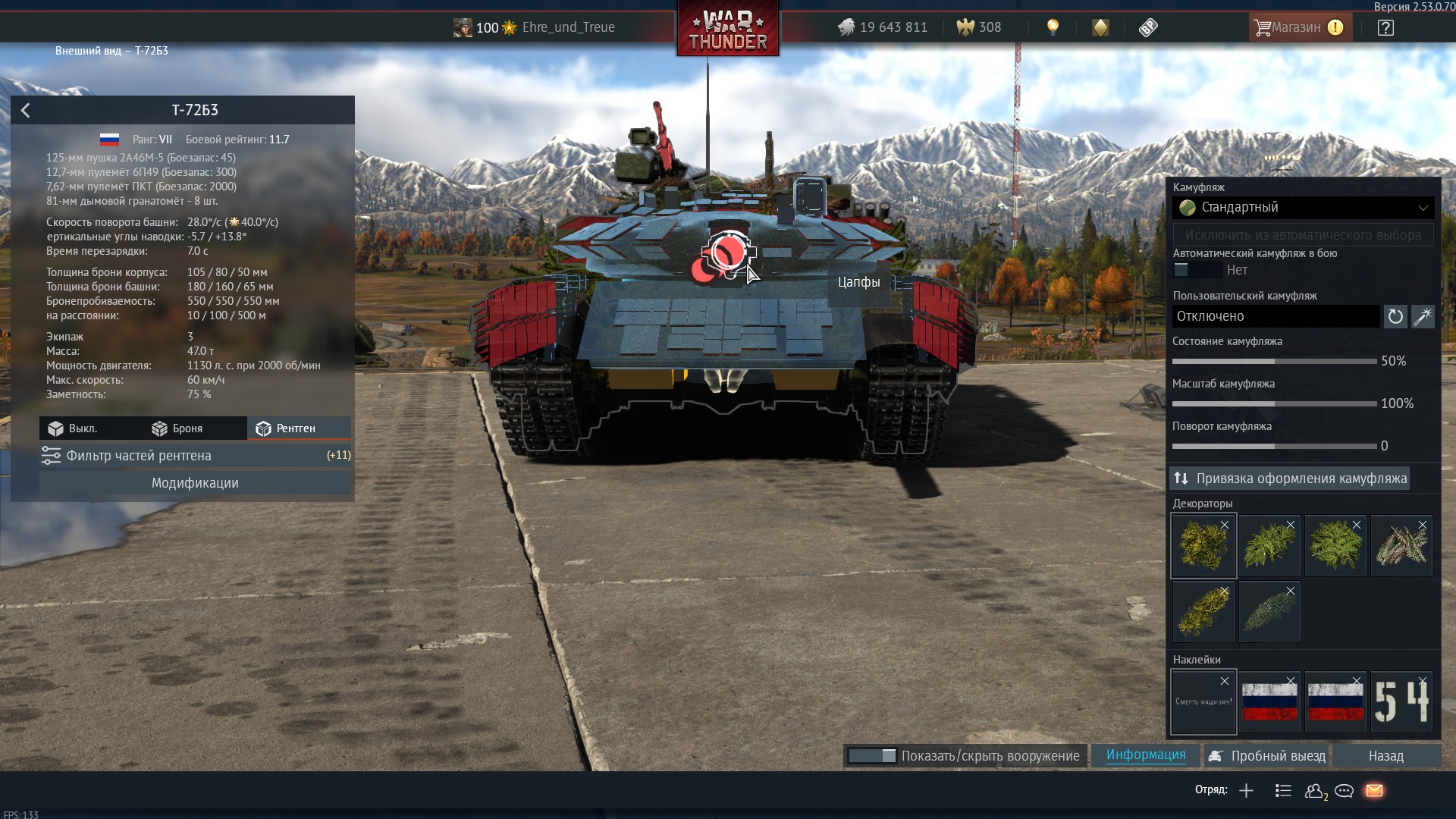Go back using the arrow beside Т-72Б3

pos(26,111)
